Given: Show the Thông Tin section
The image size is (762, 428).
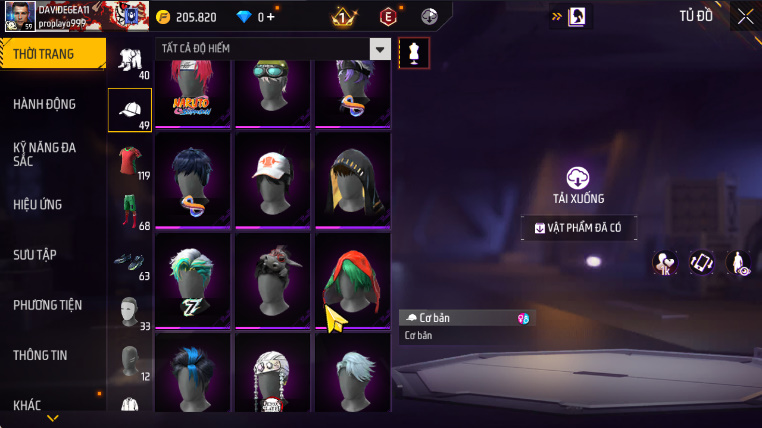Looking at the screenshot, I should pyautogui.click(x=40, y=354).
